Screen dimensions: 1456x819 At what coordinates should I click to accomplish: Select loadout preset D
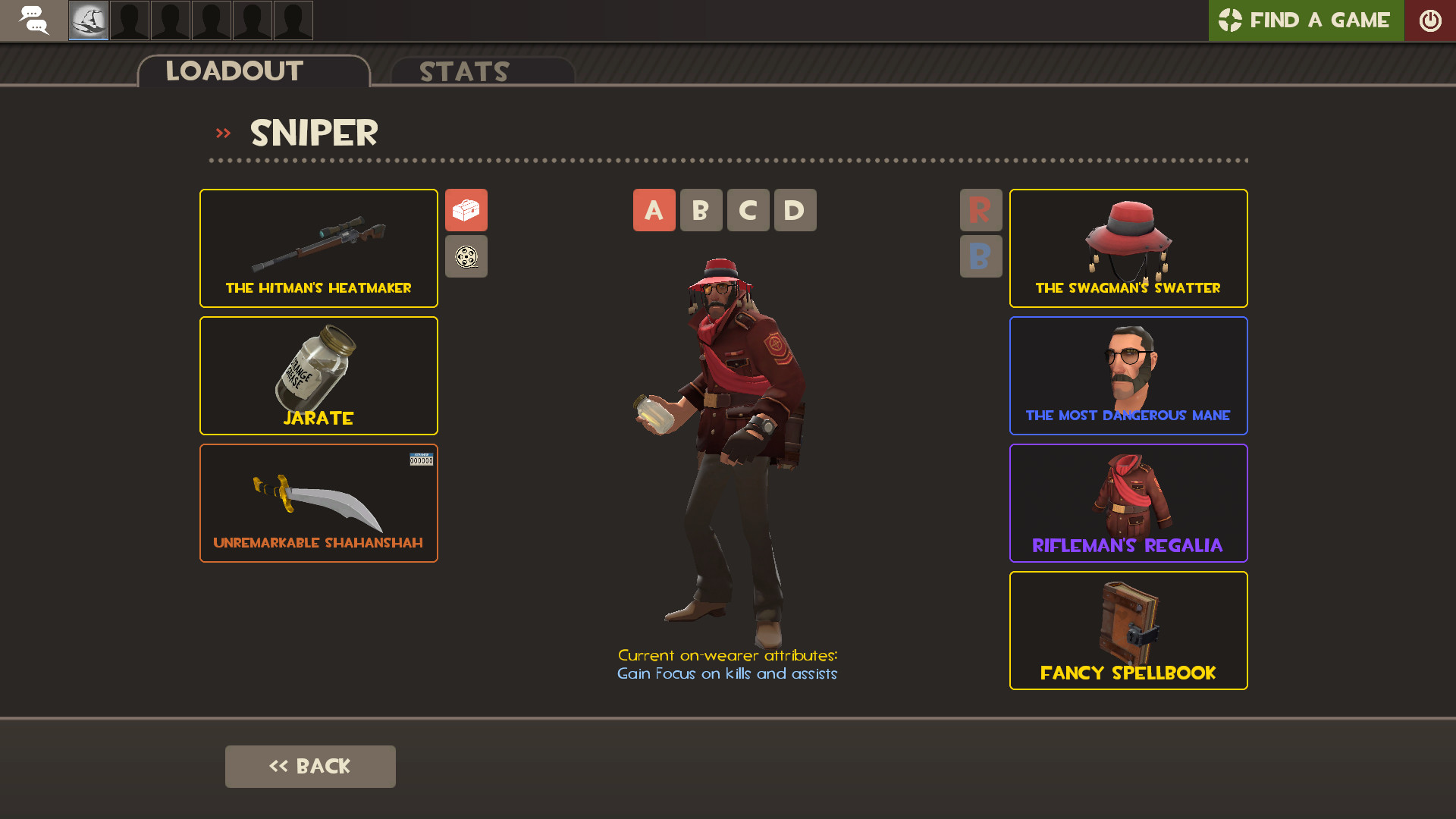pyautogui.click(x=795, y=210)
